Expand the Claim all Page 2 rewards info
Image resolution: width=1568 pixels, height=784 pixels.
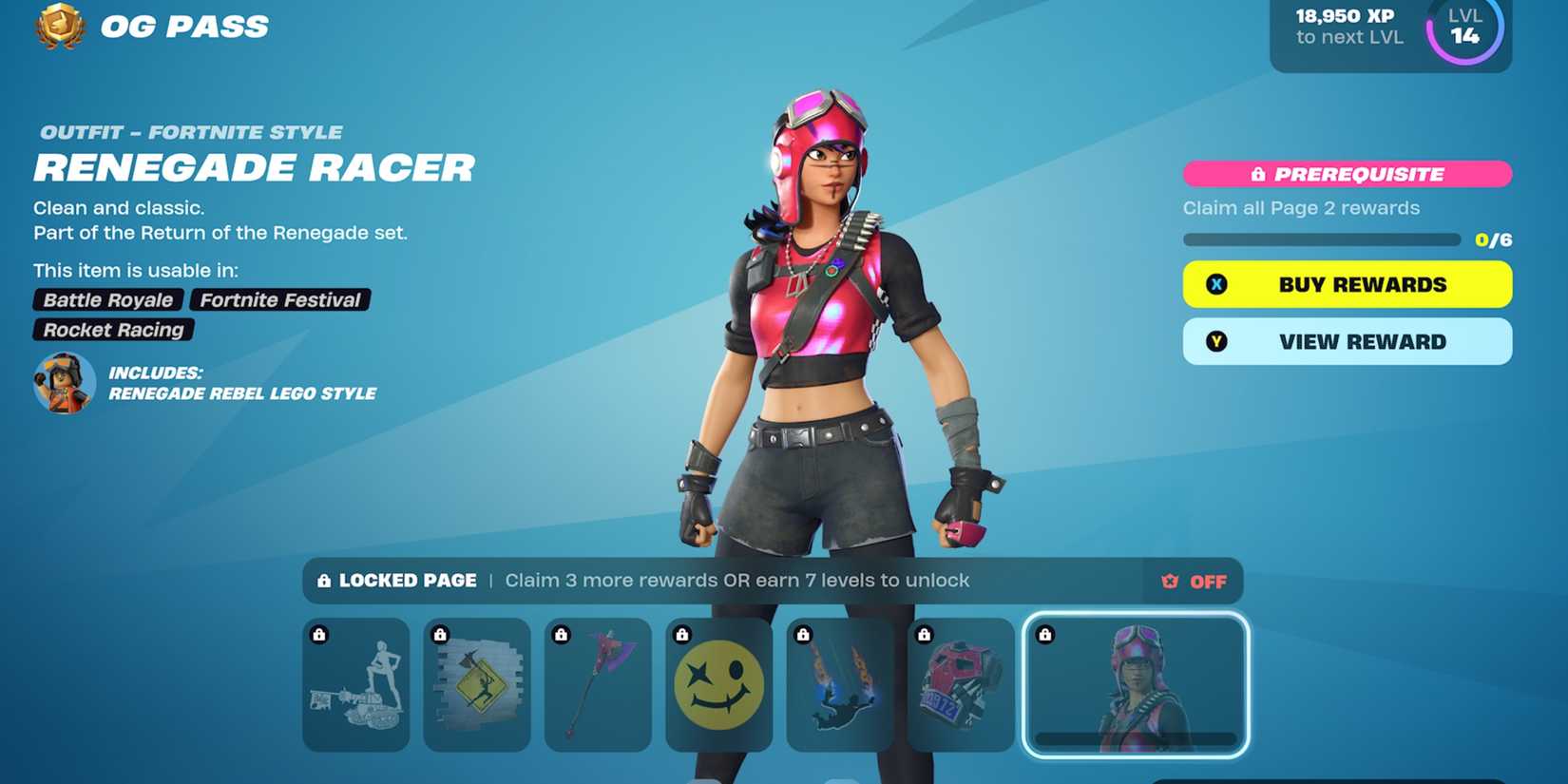tap(1301, 207)
